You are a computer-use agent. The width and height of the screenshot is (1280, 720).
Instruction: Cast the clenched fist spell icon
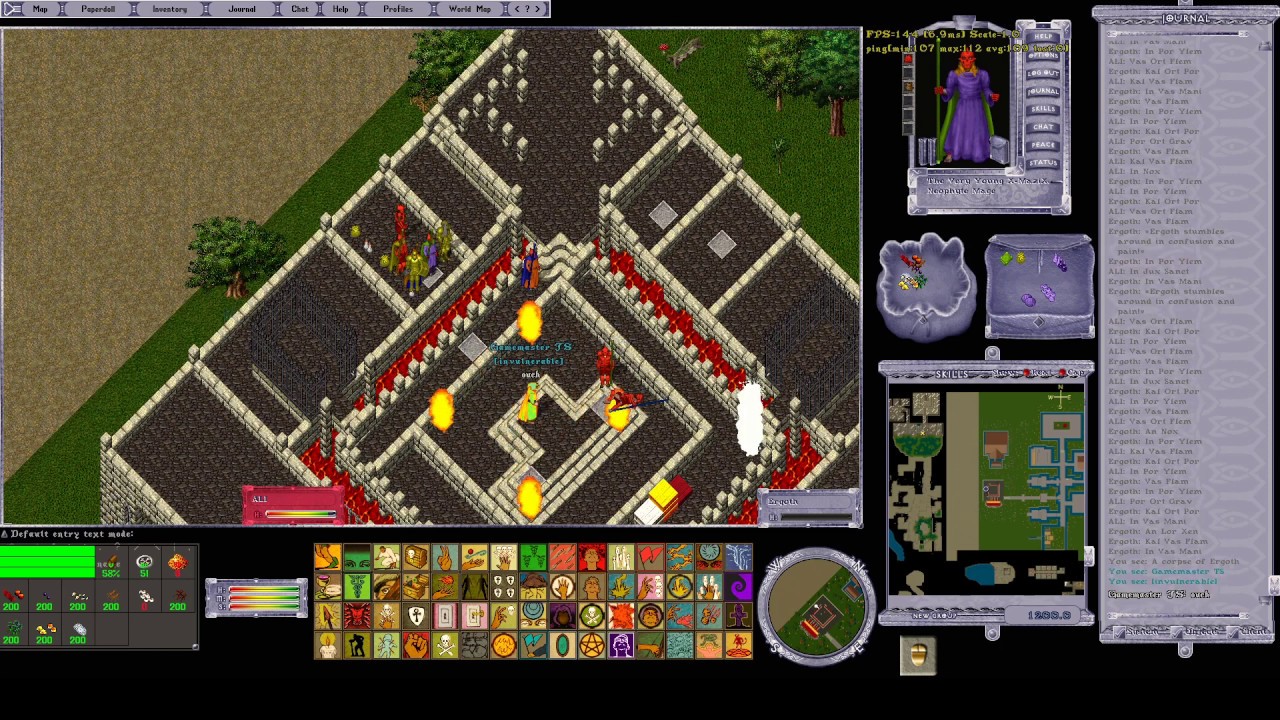[x=416, y=646]
